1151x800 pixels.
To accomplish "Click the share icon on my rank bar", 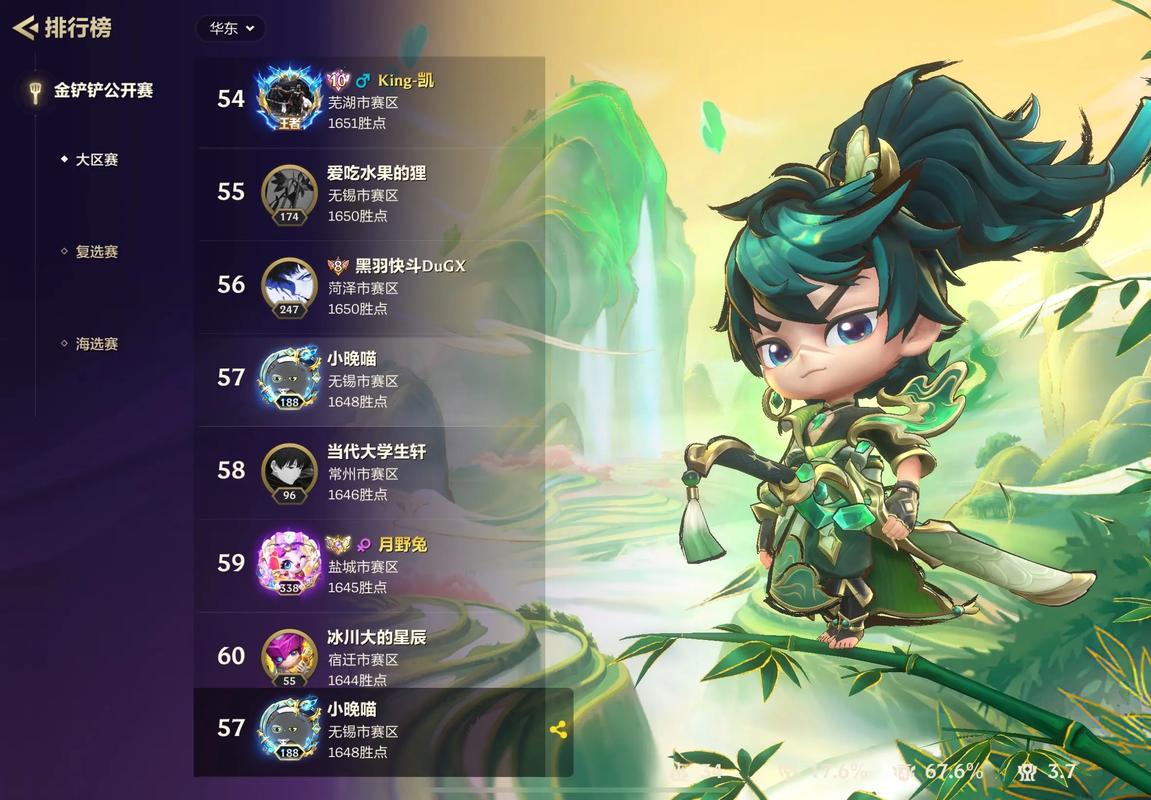I will (x=558, y=730).
